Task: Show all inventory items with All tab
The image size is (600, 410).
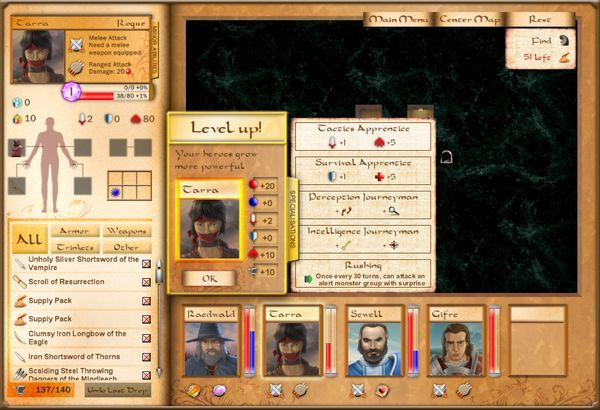Action: pos(29,239)
